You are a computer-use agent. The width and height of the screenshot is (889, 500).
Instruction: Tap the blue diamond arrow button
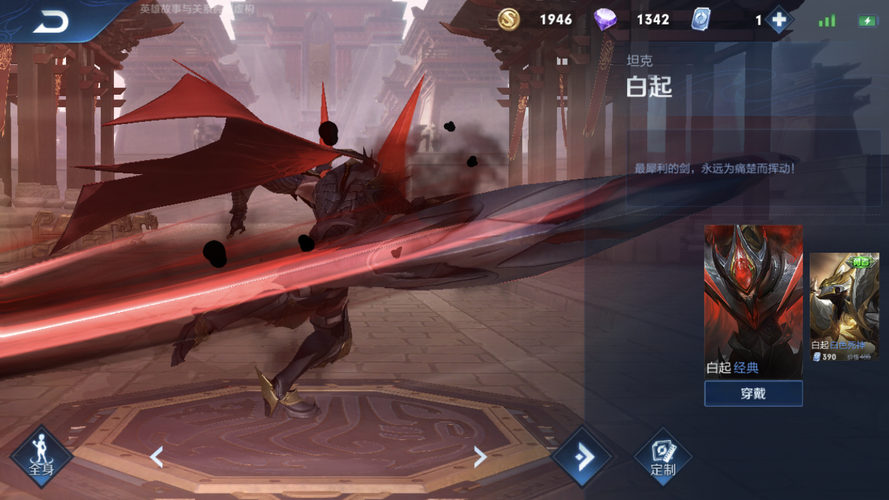584,457
